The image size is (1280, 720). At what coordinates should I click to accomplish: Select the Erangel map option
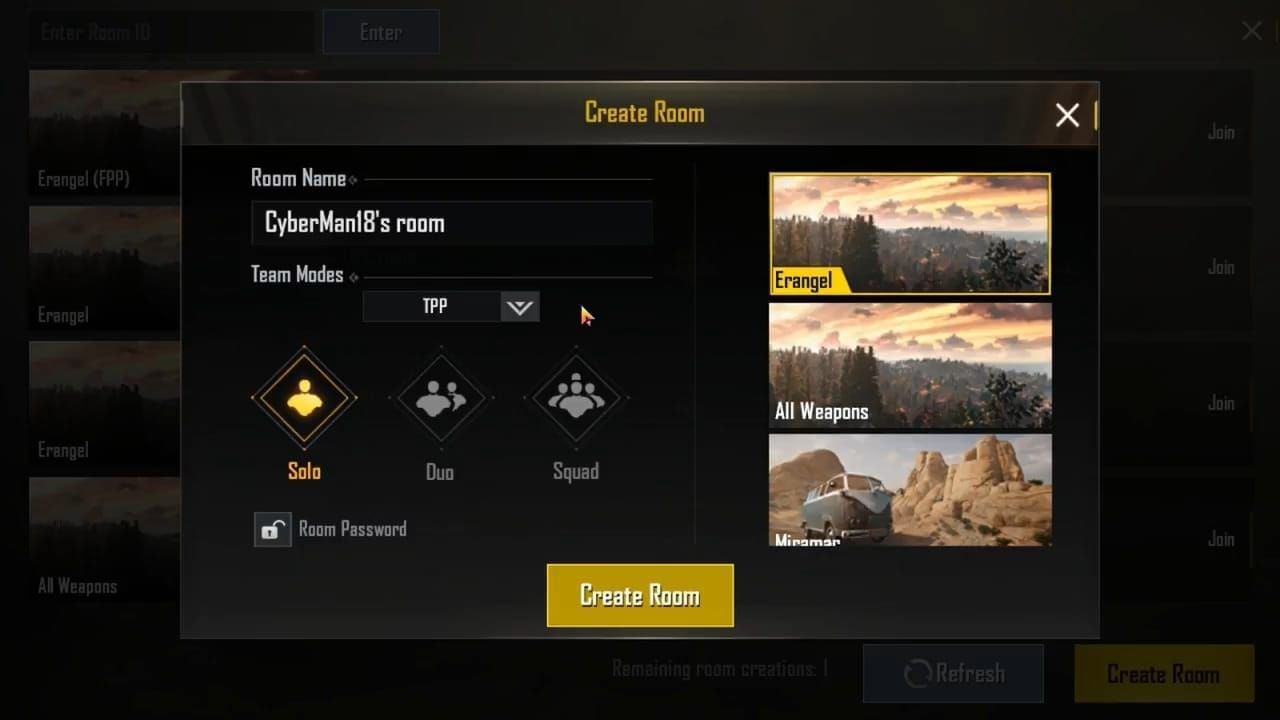click(909, 233)
